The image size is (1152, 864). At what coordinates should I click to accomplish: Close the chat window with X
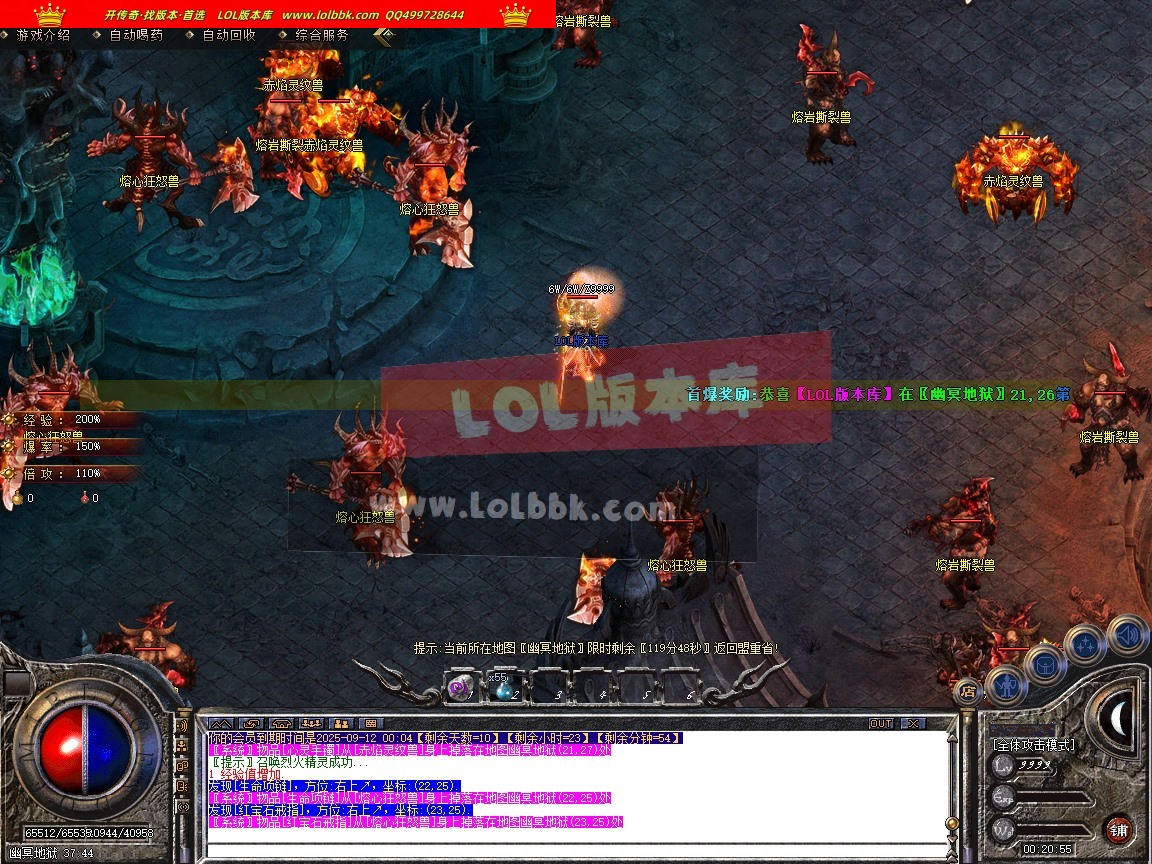click(912, 723)
